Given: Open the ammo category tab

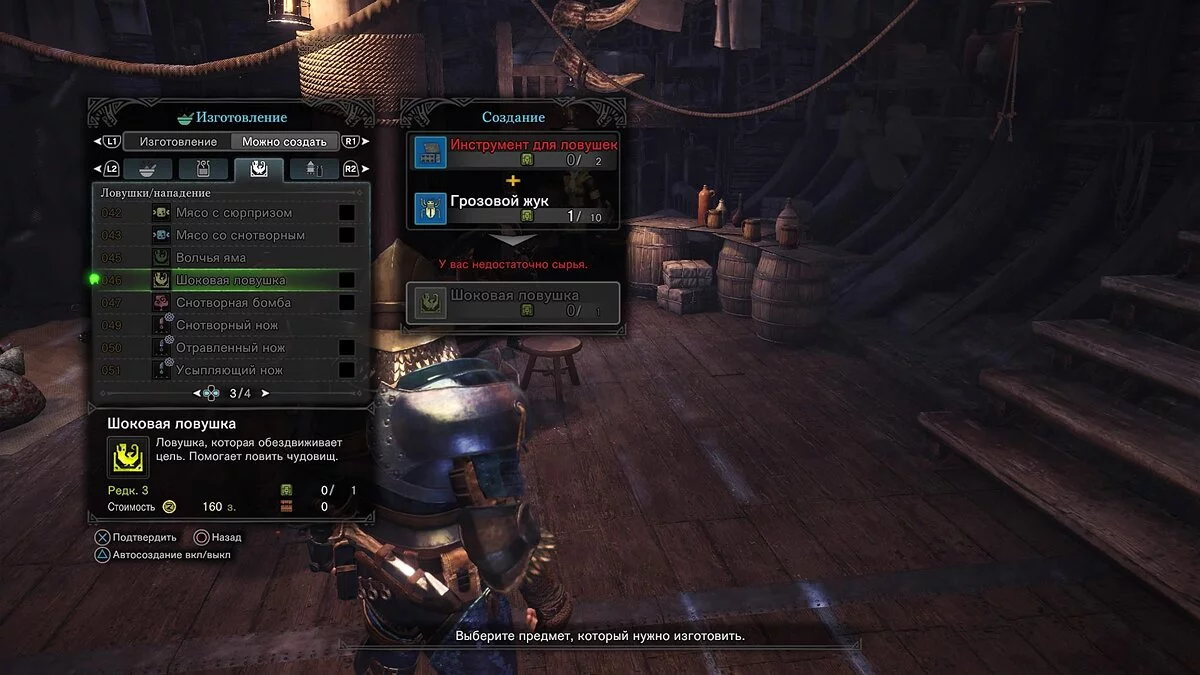Looking at the screenshot, I should [314, 169].
